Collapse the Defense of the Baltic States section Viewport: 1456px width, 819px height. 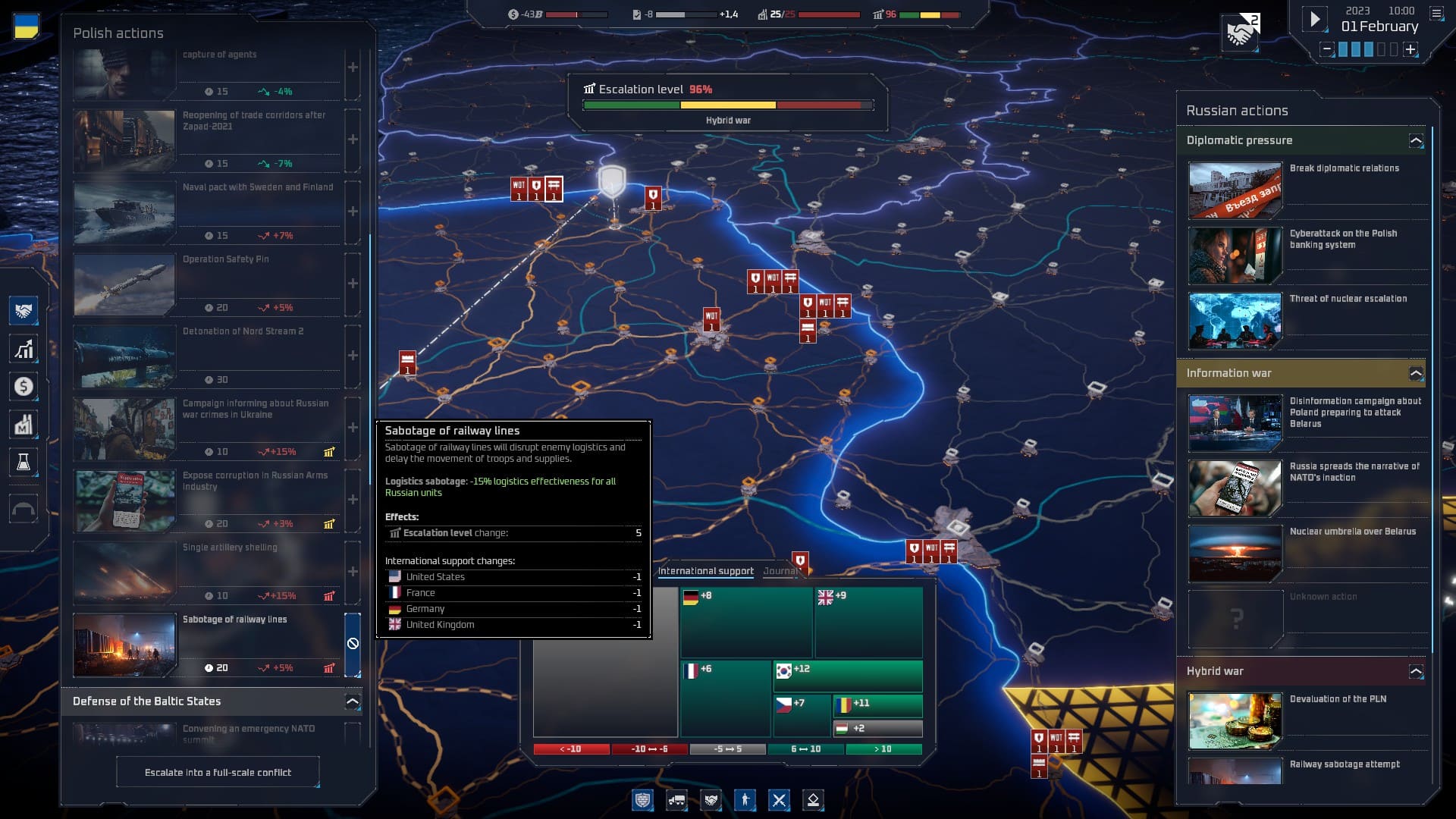click(x=353, y=701)
